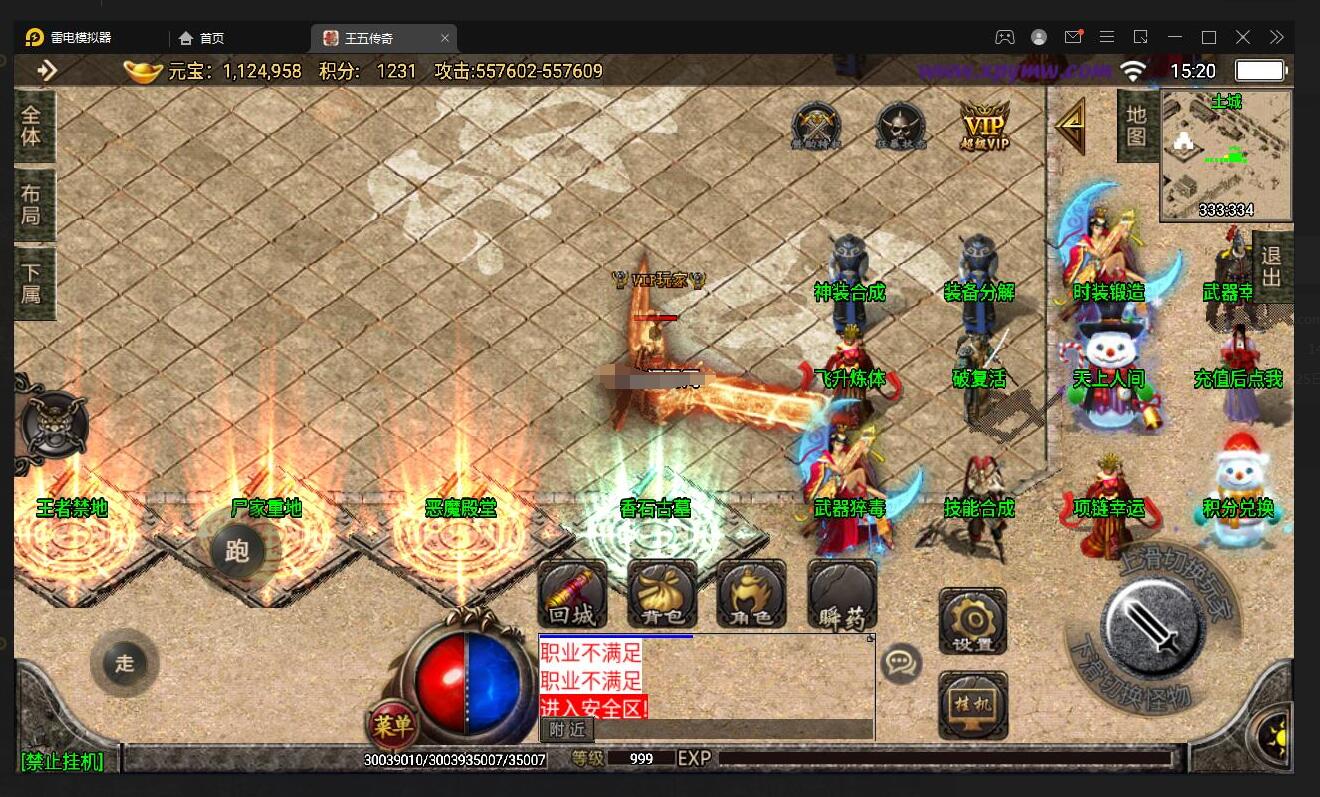Viewport: 1320px width, 797px height.
Task: Open the 下属 subordinates tab
Action: (32, 283)
